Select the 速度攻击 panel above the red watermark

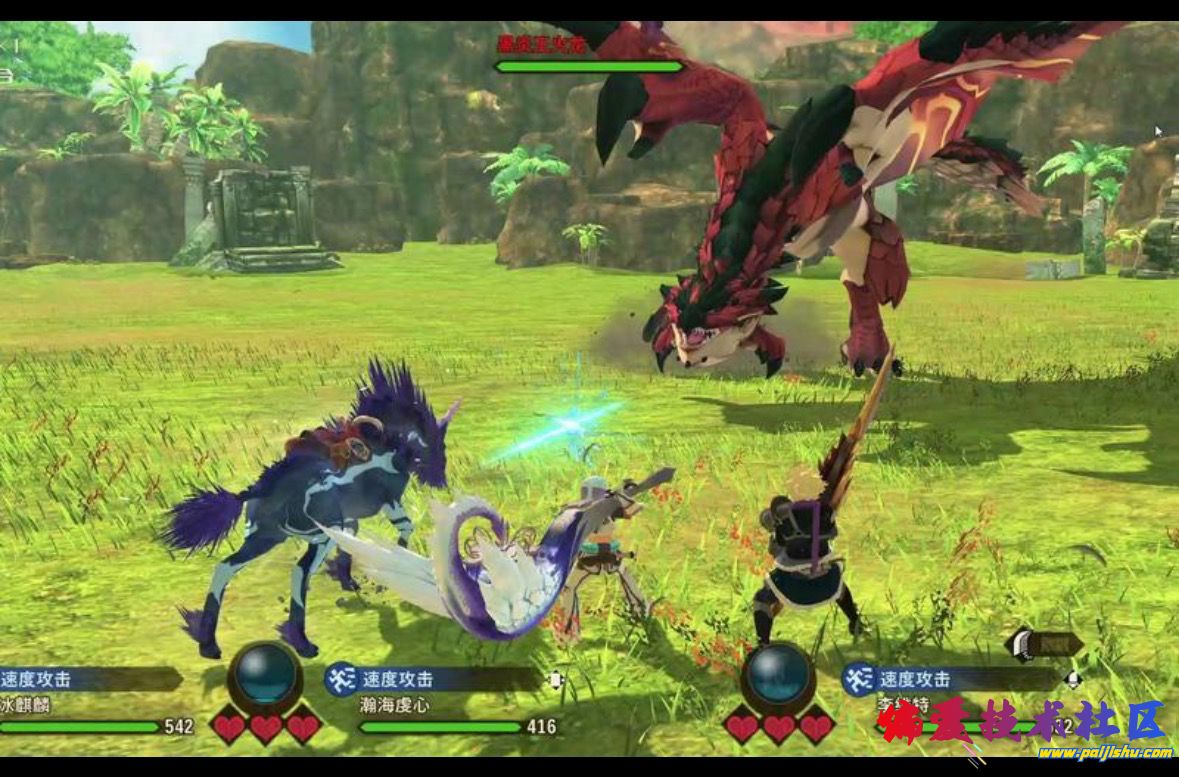[x=950, y=679]
